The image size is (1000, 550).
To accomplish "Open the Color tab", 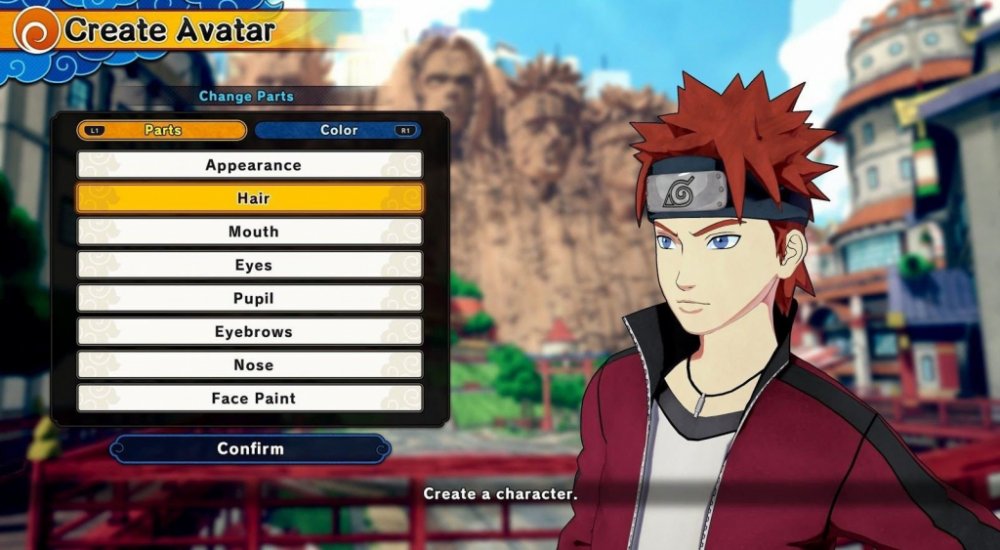I will point(338,130).
